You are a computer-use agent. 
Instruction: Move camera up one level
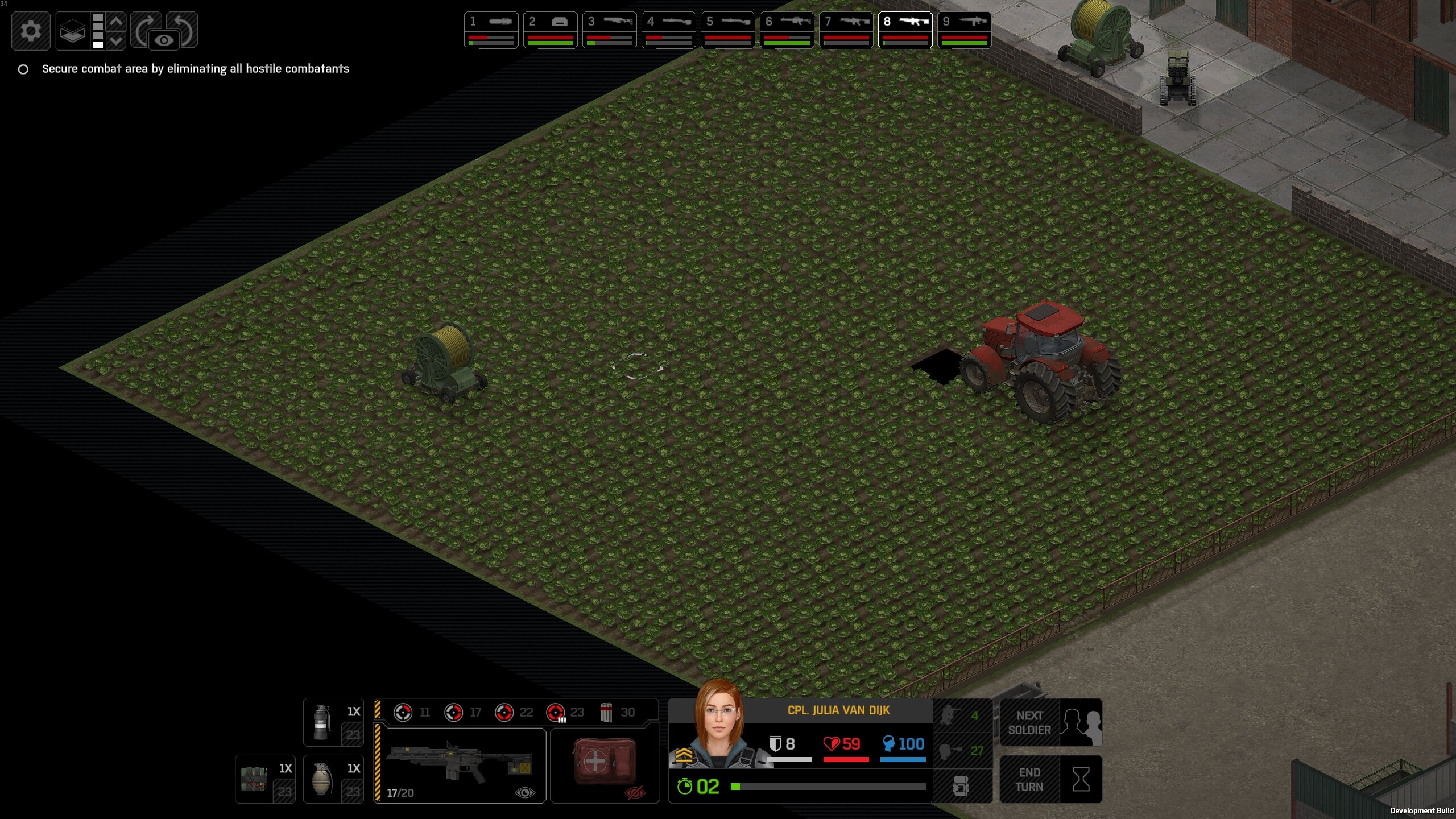116,22
